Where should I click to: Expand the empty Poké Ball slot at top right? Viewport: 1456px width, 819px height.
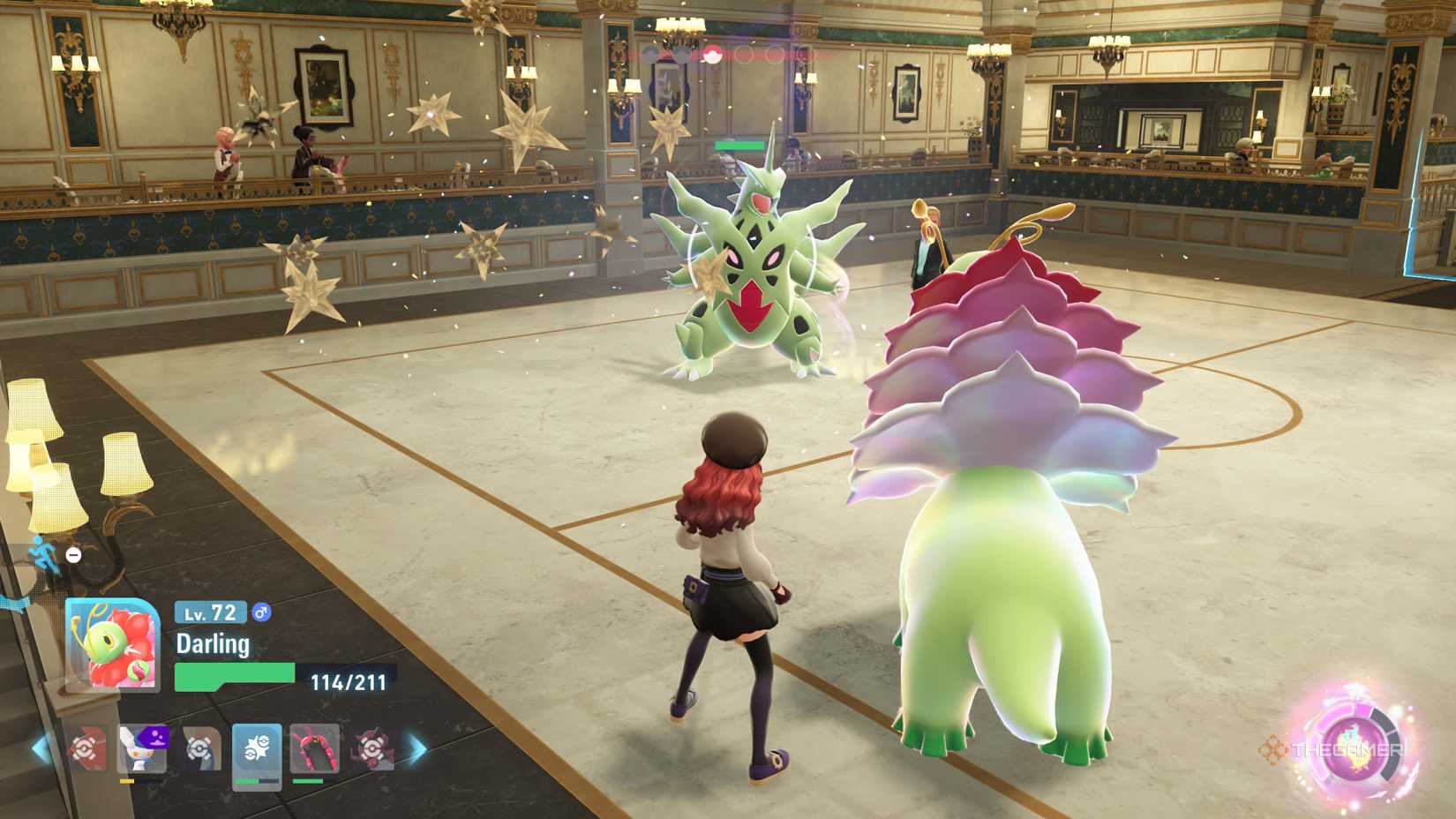pyautogui.click(x=777, y=53)
